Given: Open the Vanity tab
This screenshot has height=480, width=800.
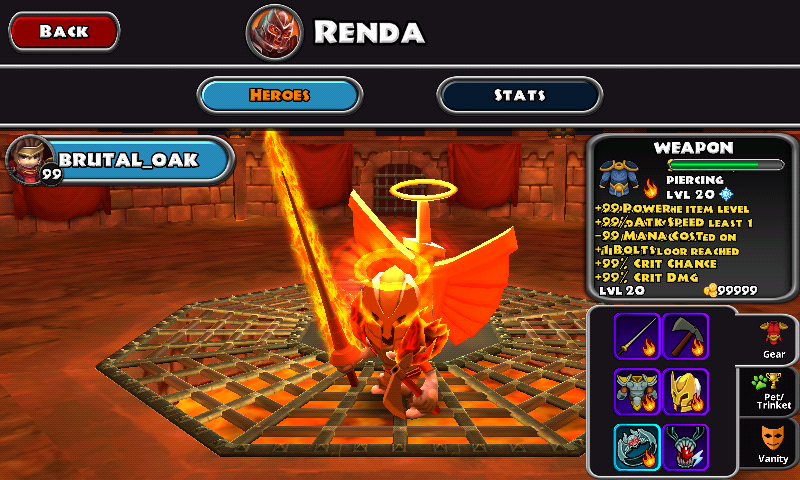Looking at the screenshot, I should pos(772,445).
